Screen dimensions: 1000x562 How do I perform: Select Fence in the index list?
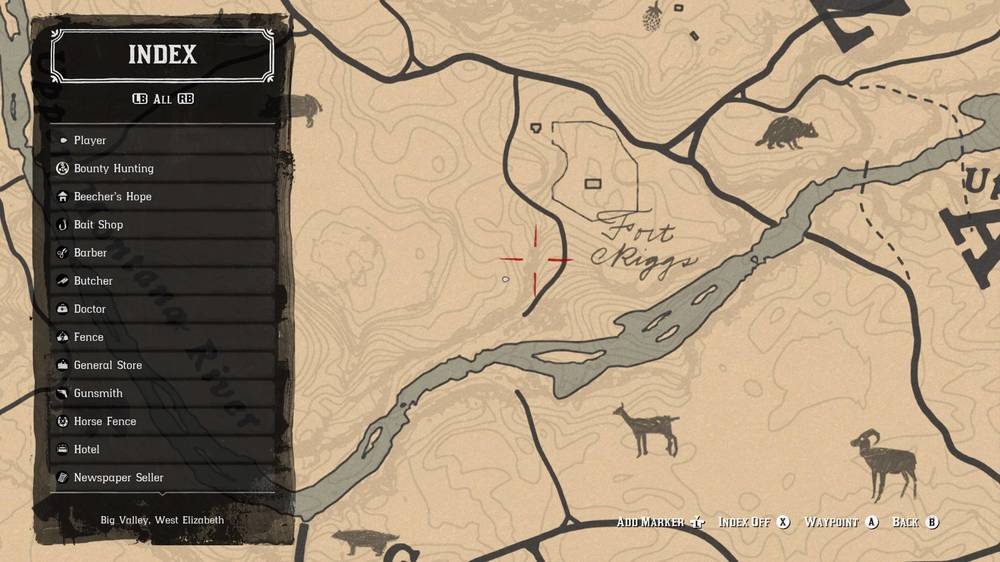pos(163,337)
